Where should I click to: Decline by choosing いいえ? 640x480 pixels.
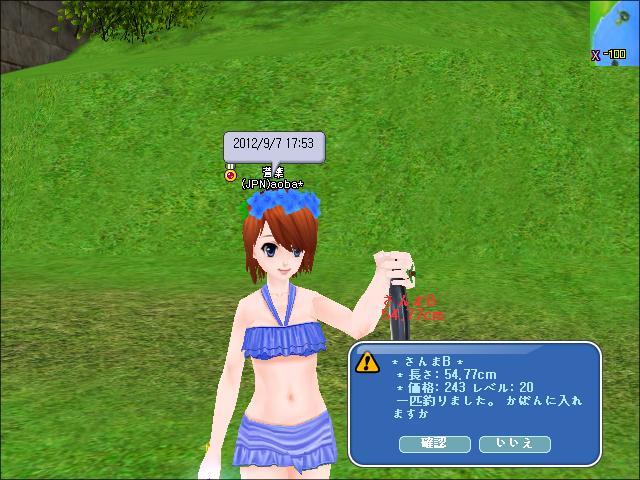[514, 443]
